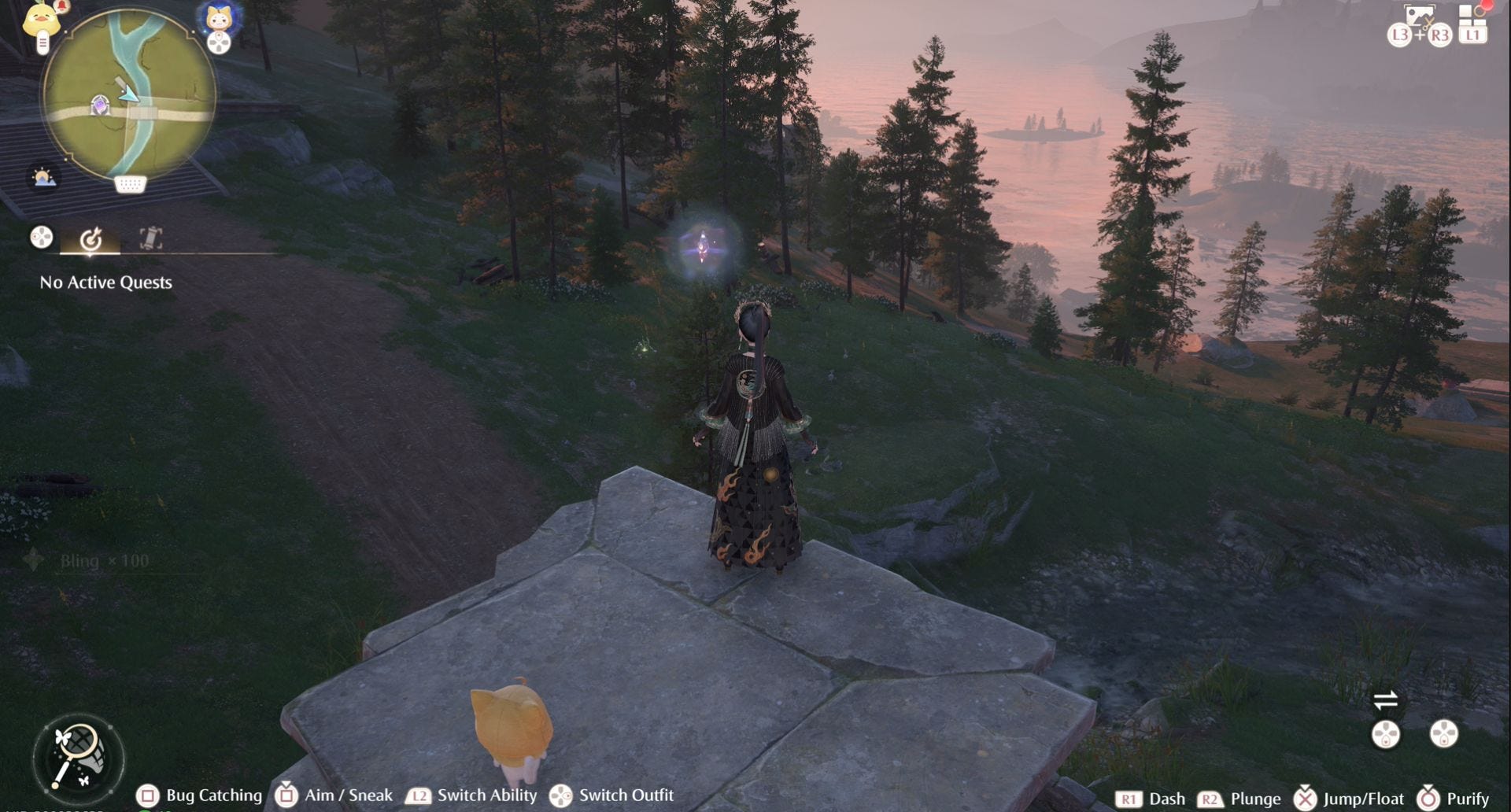Select the orange cat companion portrait
The image size is (1511, 812).
pos(218,17)
